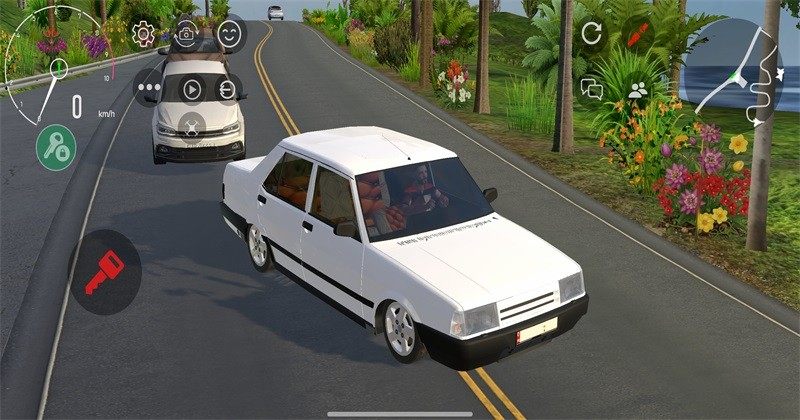Click the circular reset arrow icon

point(592,33)
